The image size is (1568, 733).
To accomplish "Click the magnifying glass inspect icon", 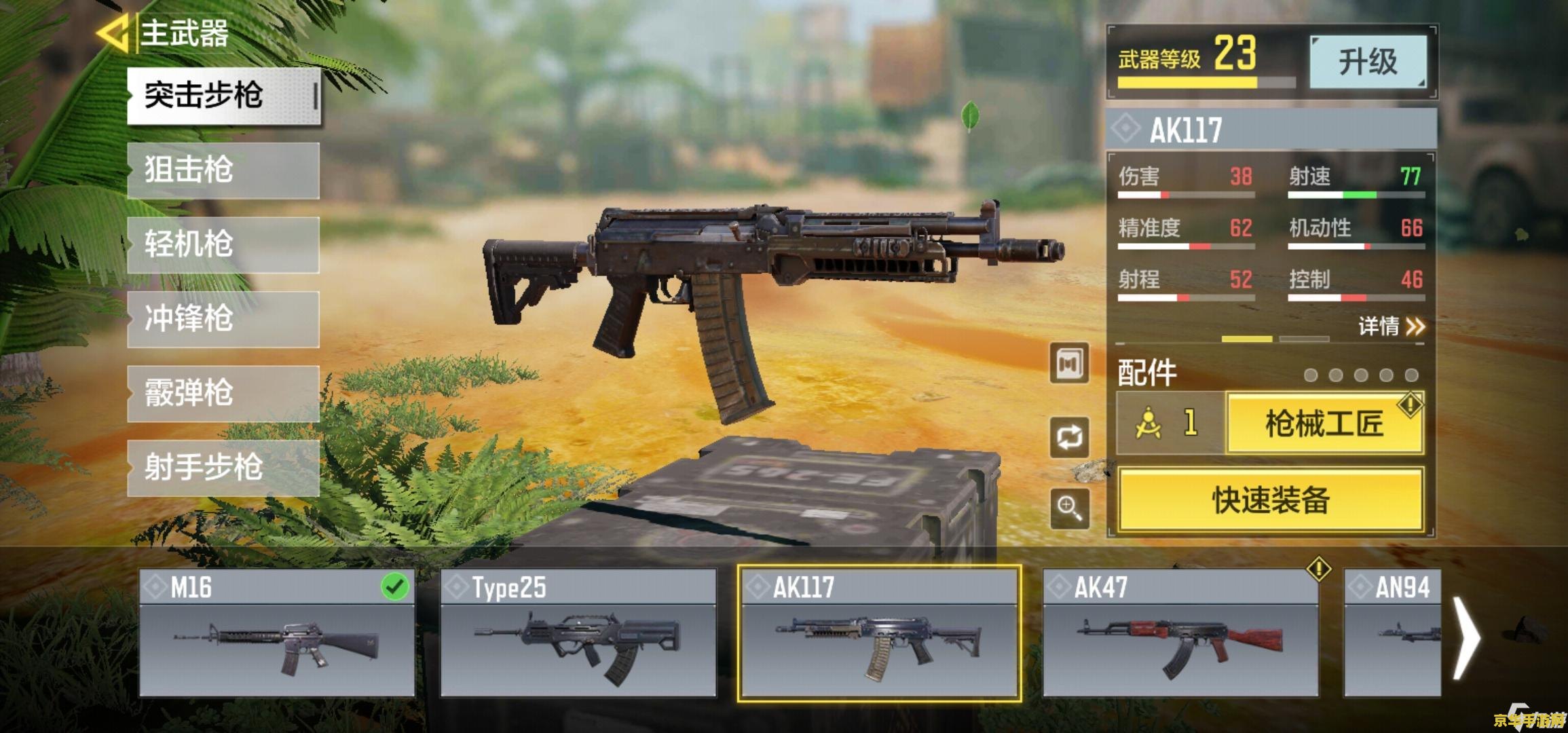I will point(1069,508).
